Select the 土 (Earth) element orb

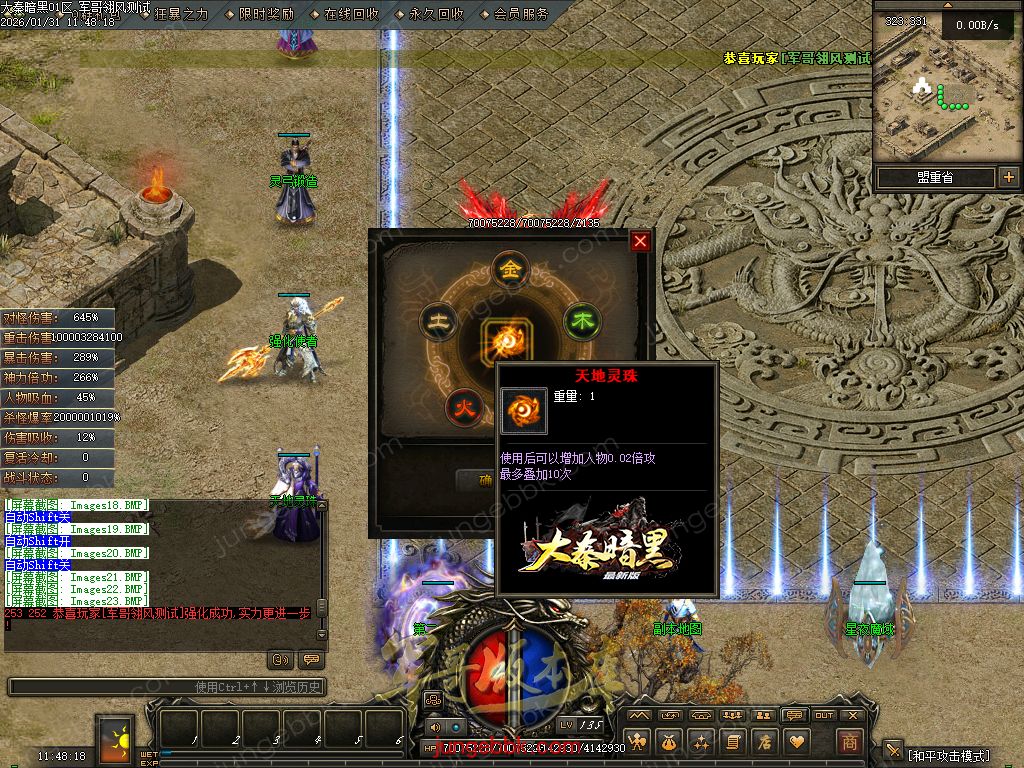438,322
